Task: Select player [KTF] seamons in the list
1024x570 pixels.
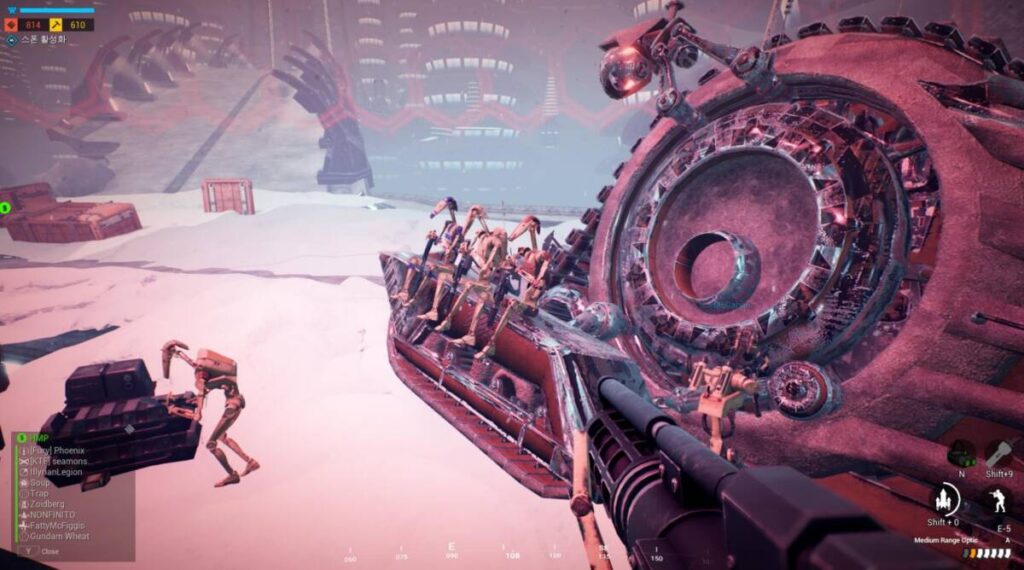Action: (56, 462)
